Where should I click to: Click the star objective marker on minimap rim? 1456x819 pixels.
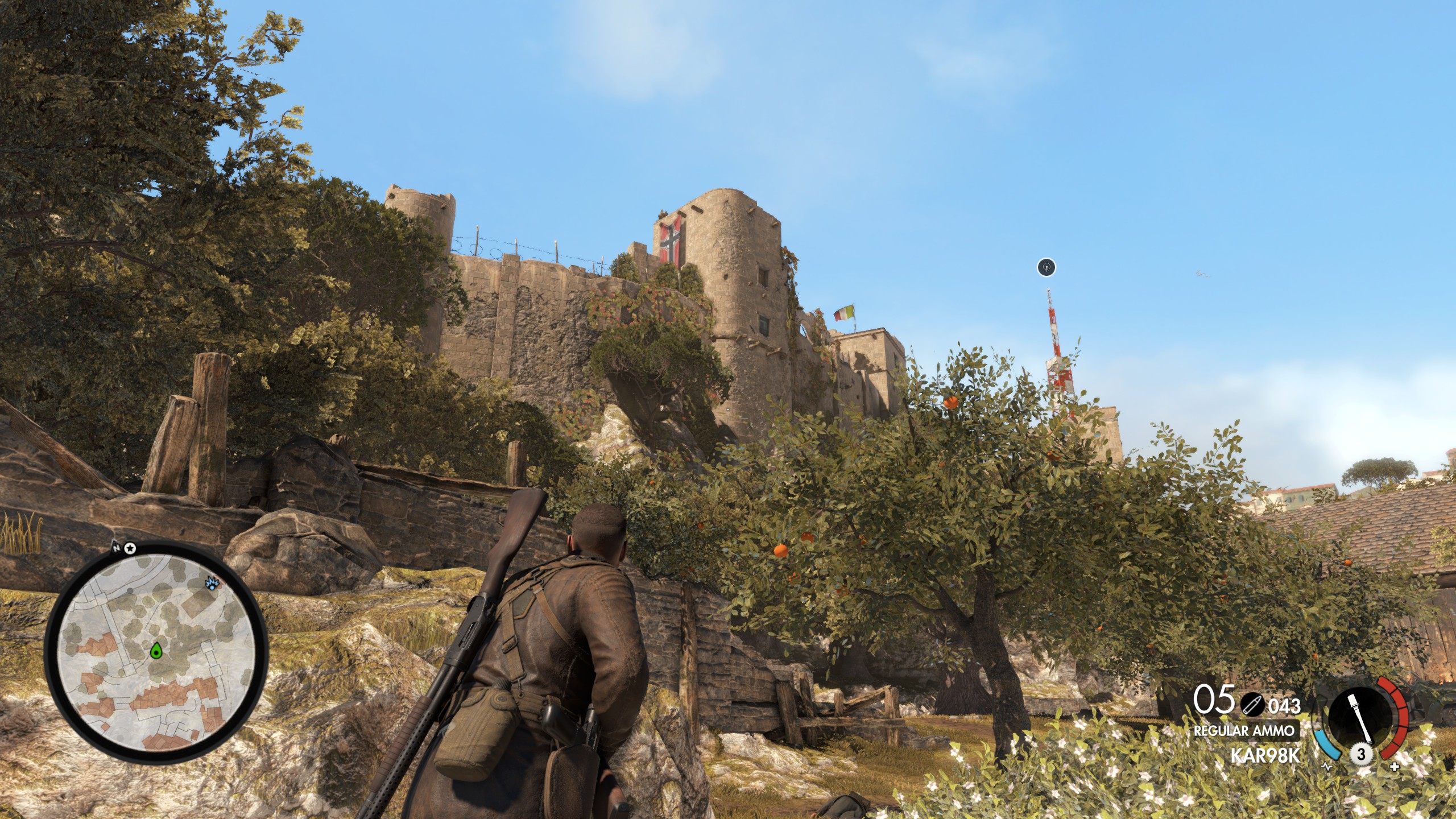tap(130, 548)
